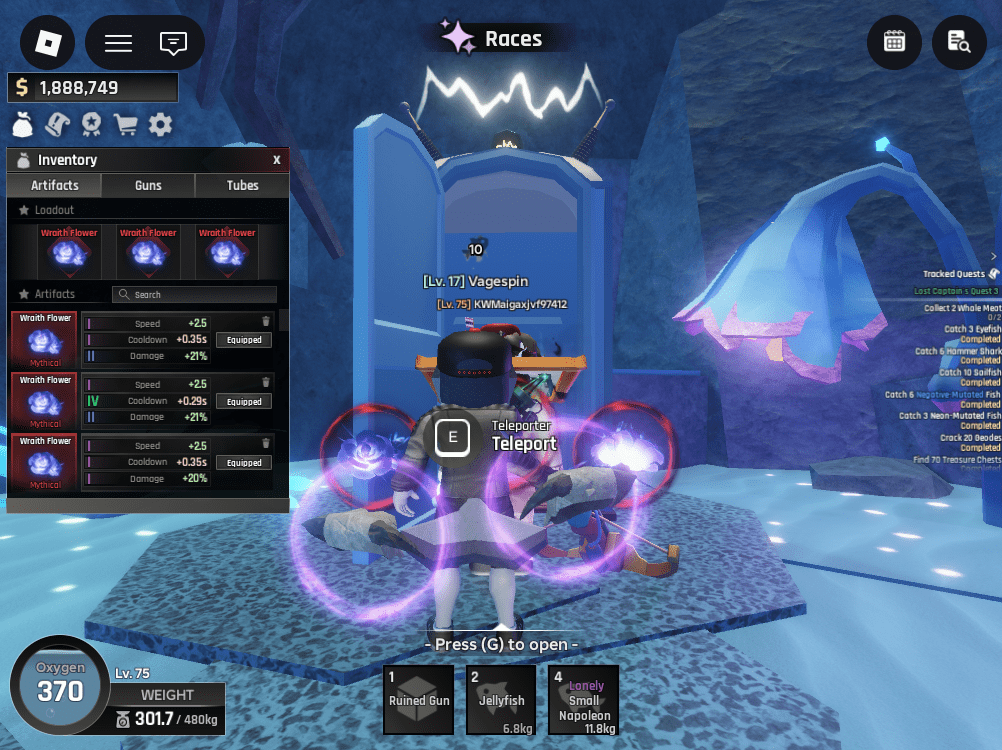Choose the Small Napoleon hotbar slot
This screenshot has height=750, width=1002.
coord(584,700)
